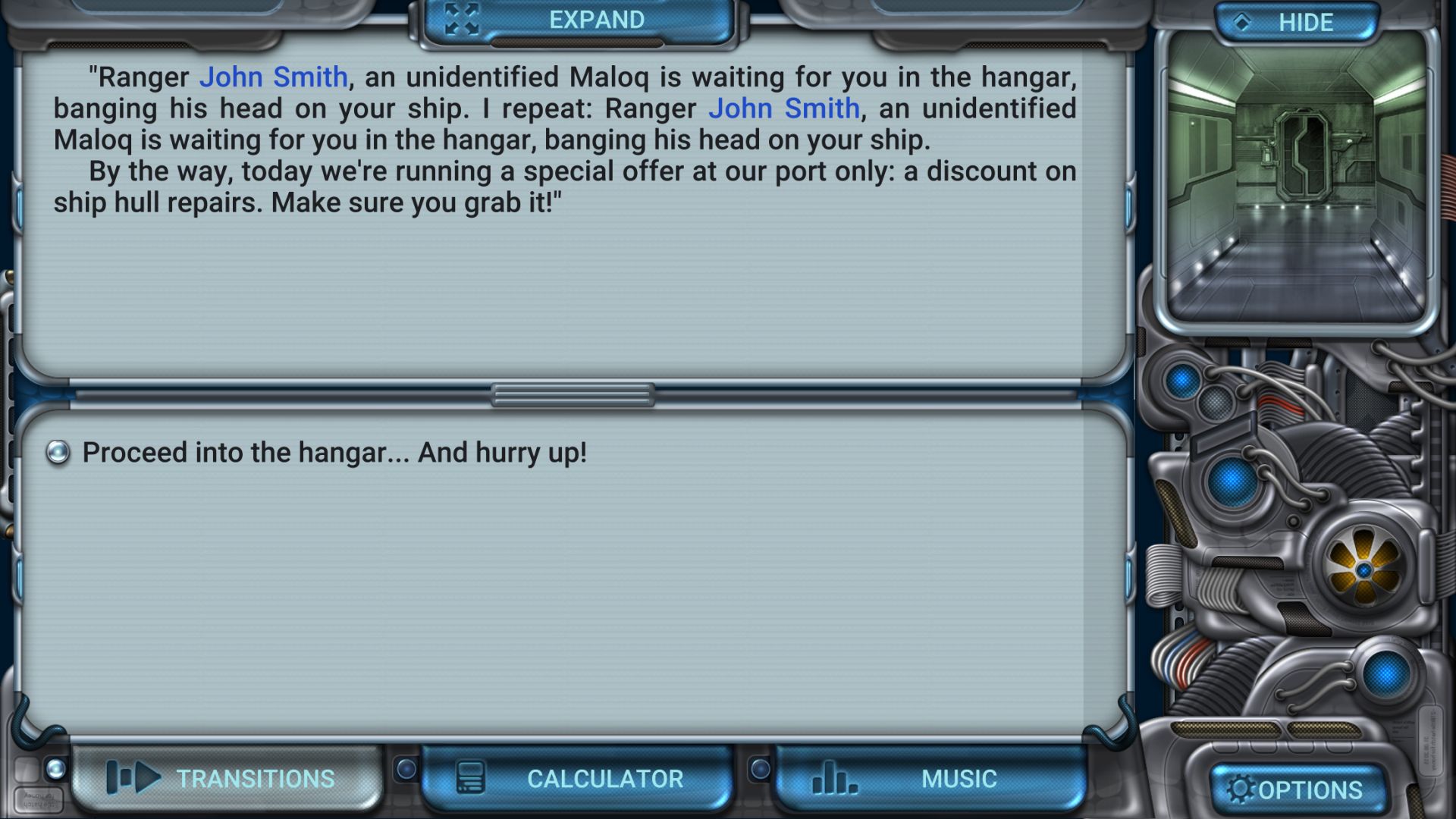Select the radio button for 'Proceed into the hangar'
This screenshot has height=819, width=1456.
pyautogui.click(x=58, y=452)
